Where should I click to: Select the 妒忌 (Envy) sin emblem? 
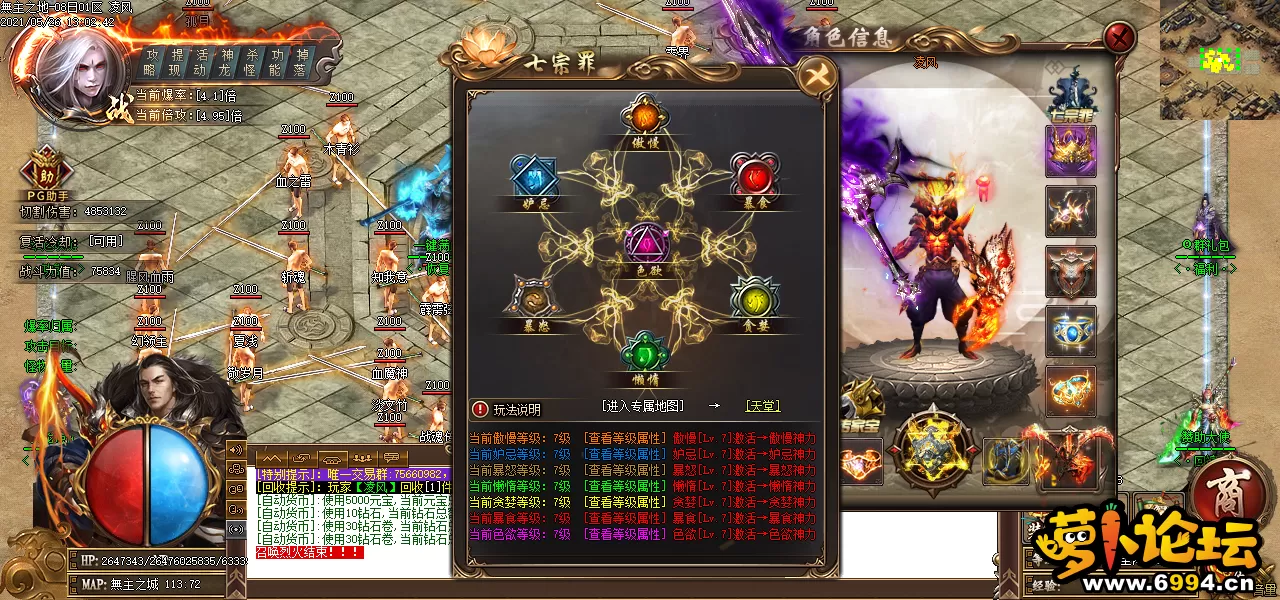click(x=533, y=178)
